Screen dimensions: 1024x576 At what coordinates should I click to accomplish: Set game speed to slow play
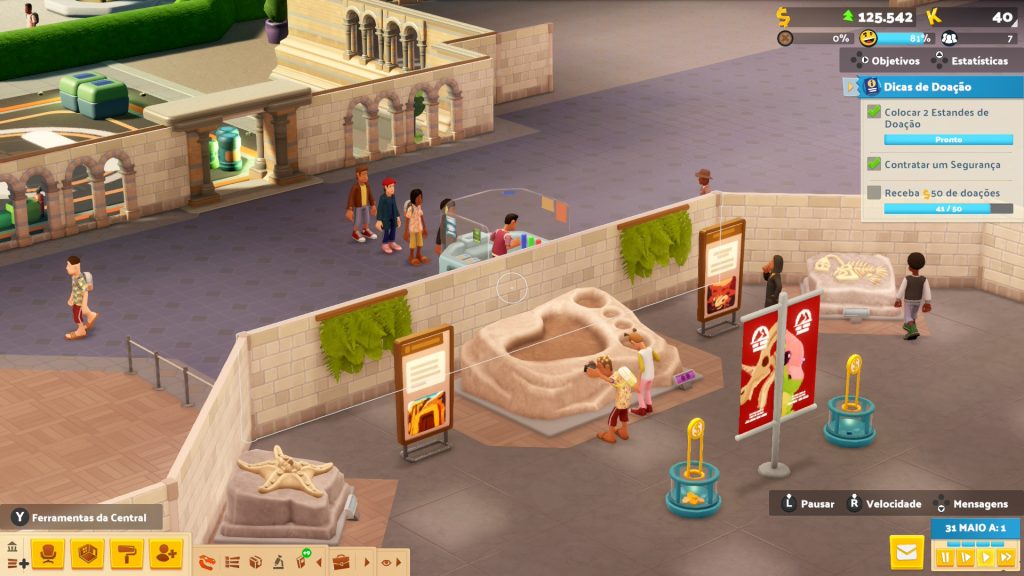[x=965, y=556]
